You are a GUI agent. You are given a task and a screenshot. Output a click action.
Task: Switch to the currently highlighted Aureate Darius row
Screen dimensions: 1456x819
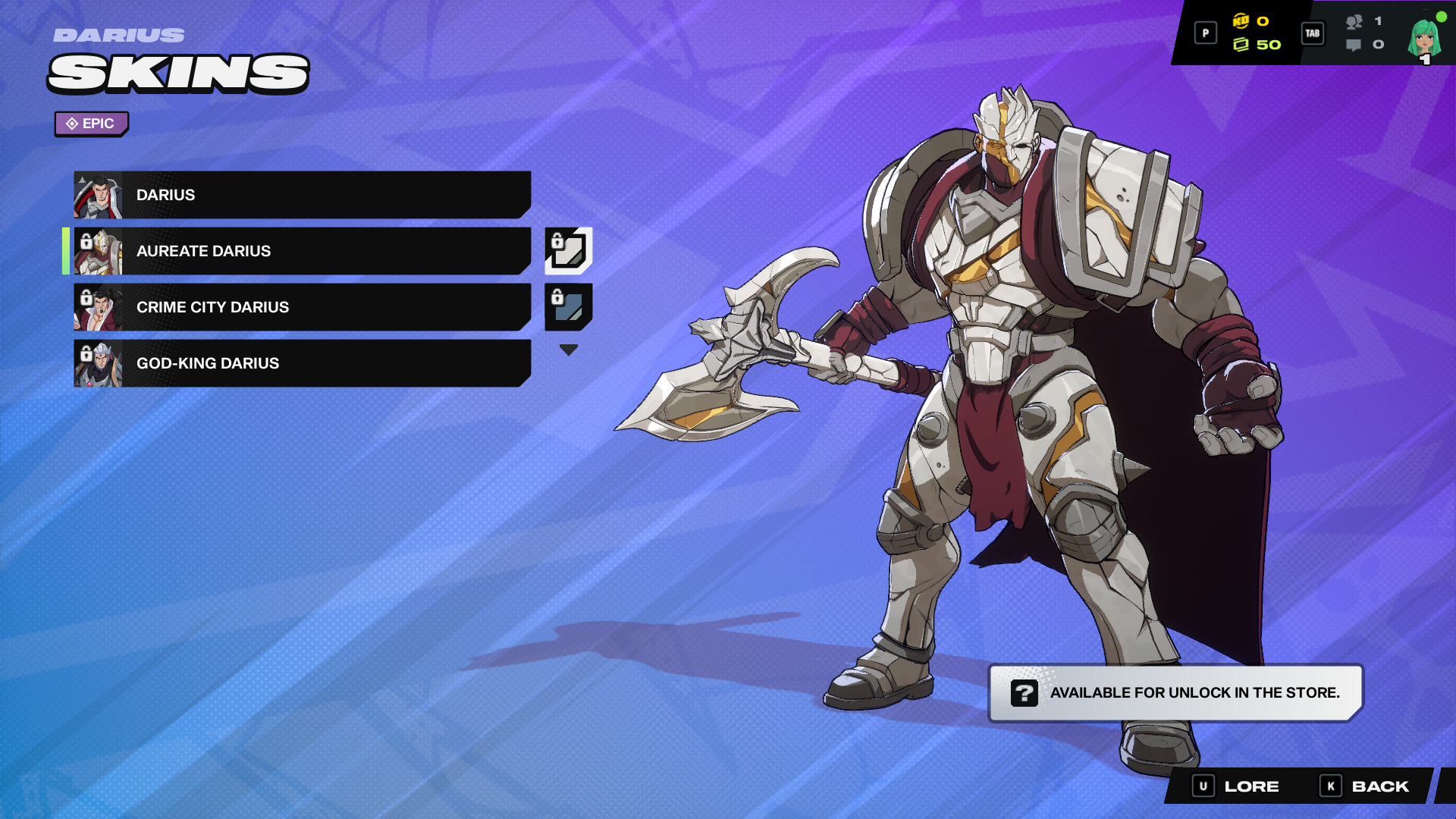point(303,251)
